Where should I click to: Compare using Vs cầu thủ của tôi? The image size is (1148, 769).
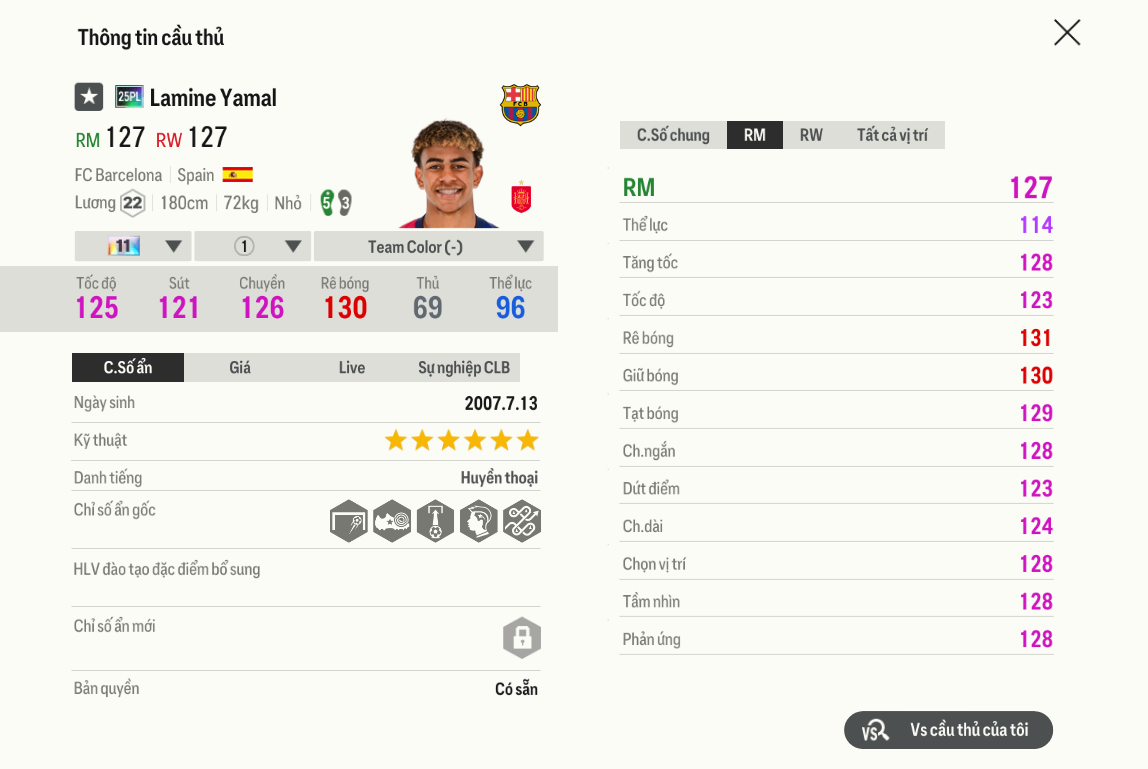[x=948, y=730]
